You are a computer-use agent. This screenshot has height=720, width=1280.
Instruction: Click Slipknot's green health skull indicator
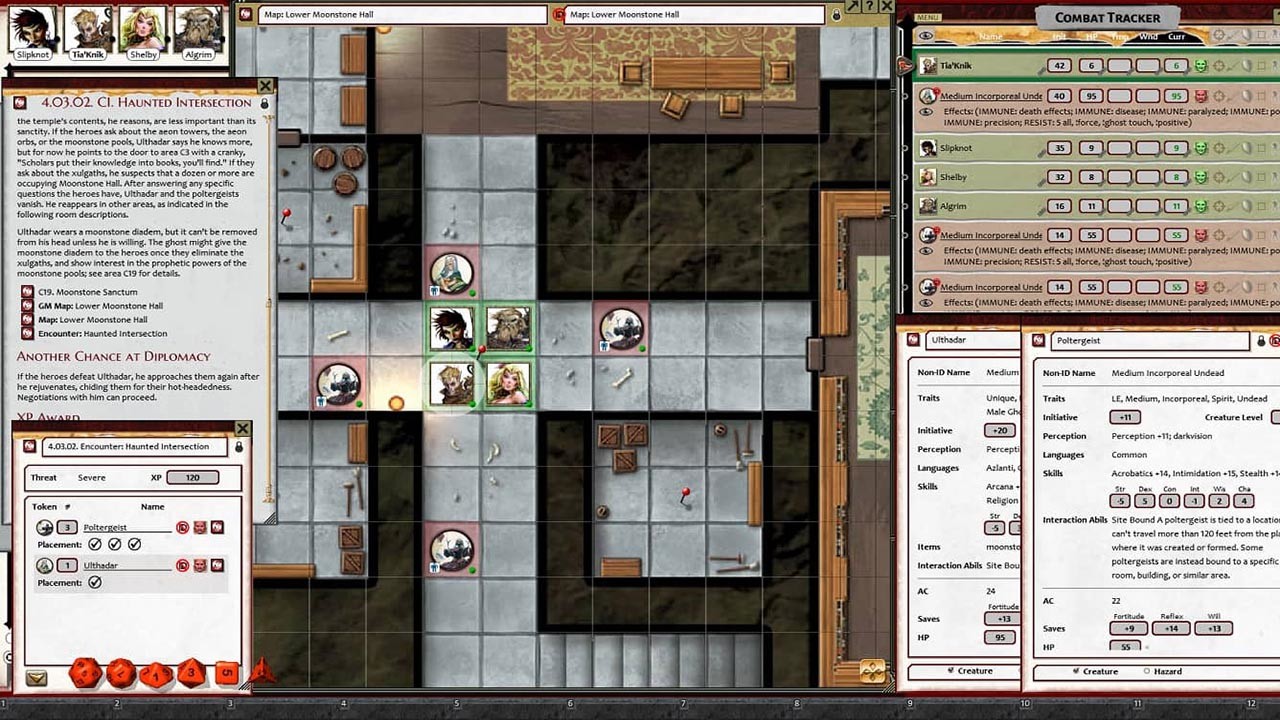[x=1201, y=147]
